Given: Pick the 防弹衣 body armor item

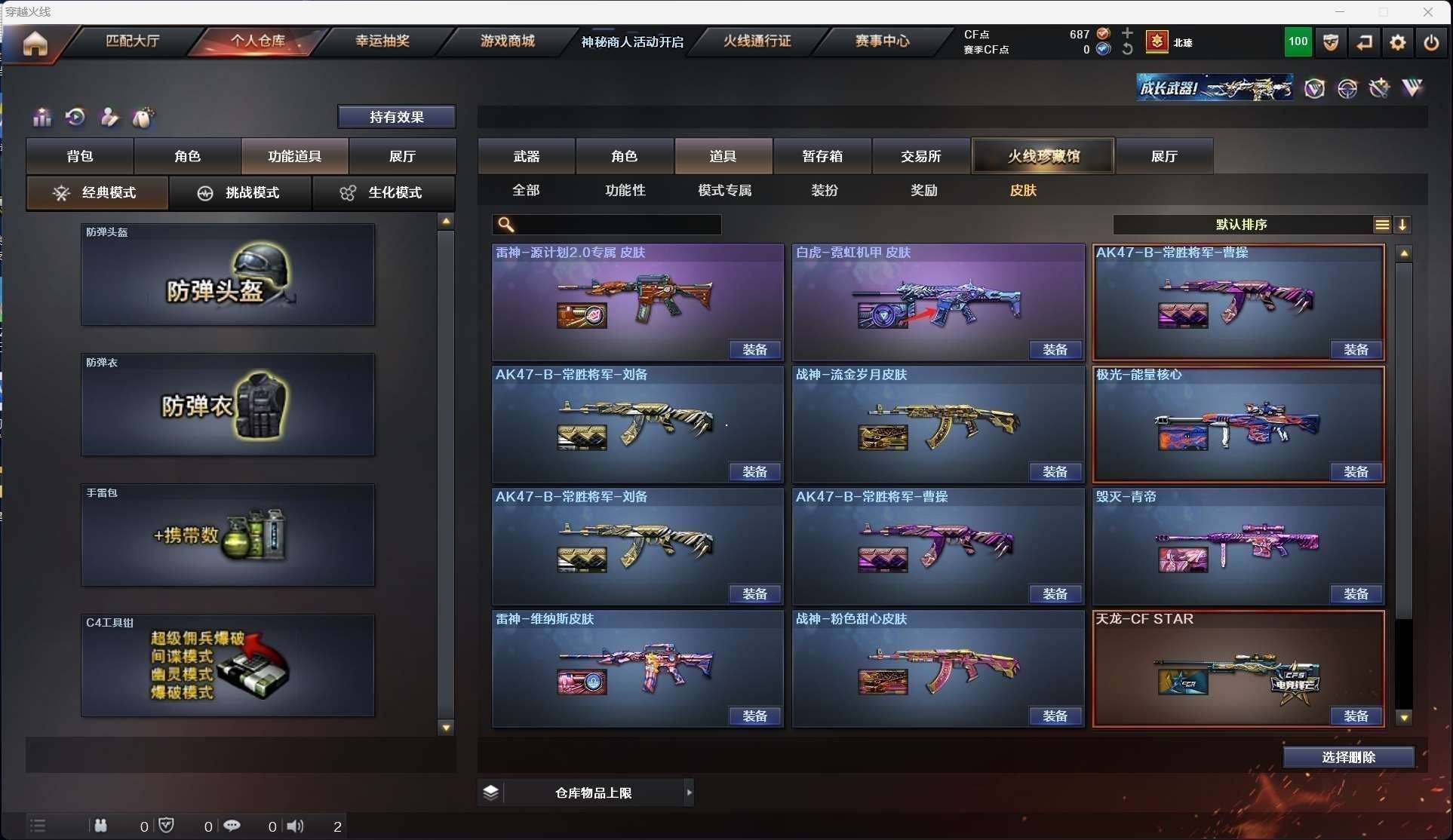Looking at the screenshot, I should pos(228,405).
